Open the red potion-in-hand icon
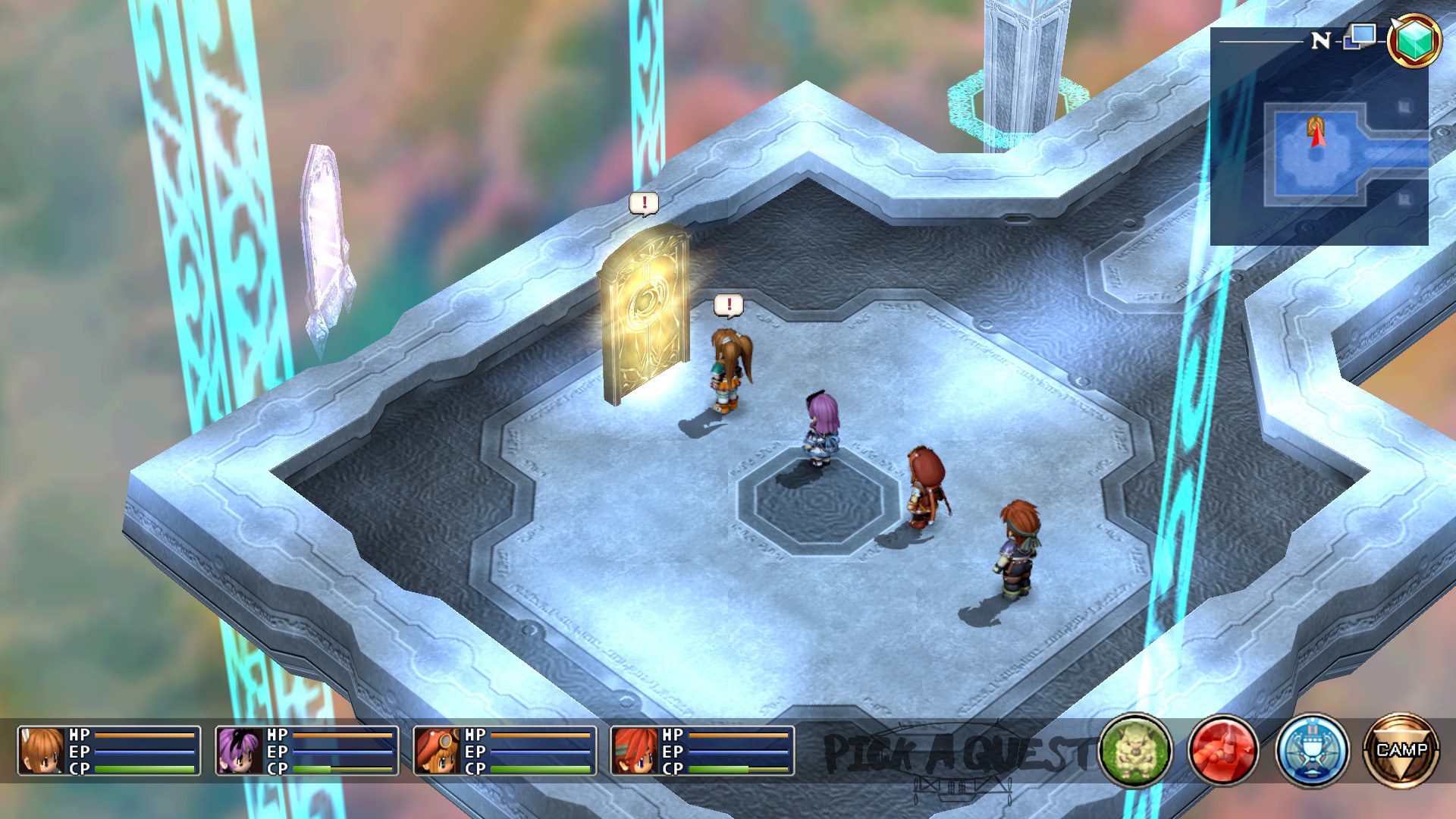 [1222, 750]
